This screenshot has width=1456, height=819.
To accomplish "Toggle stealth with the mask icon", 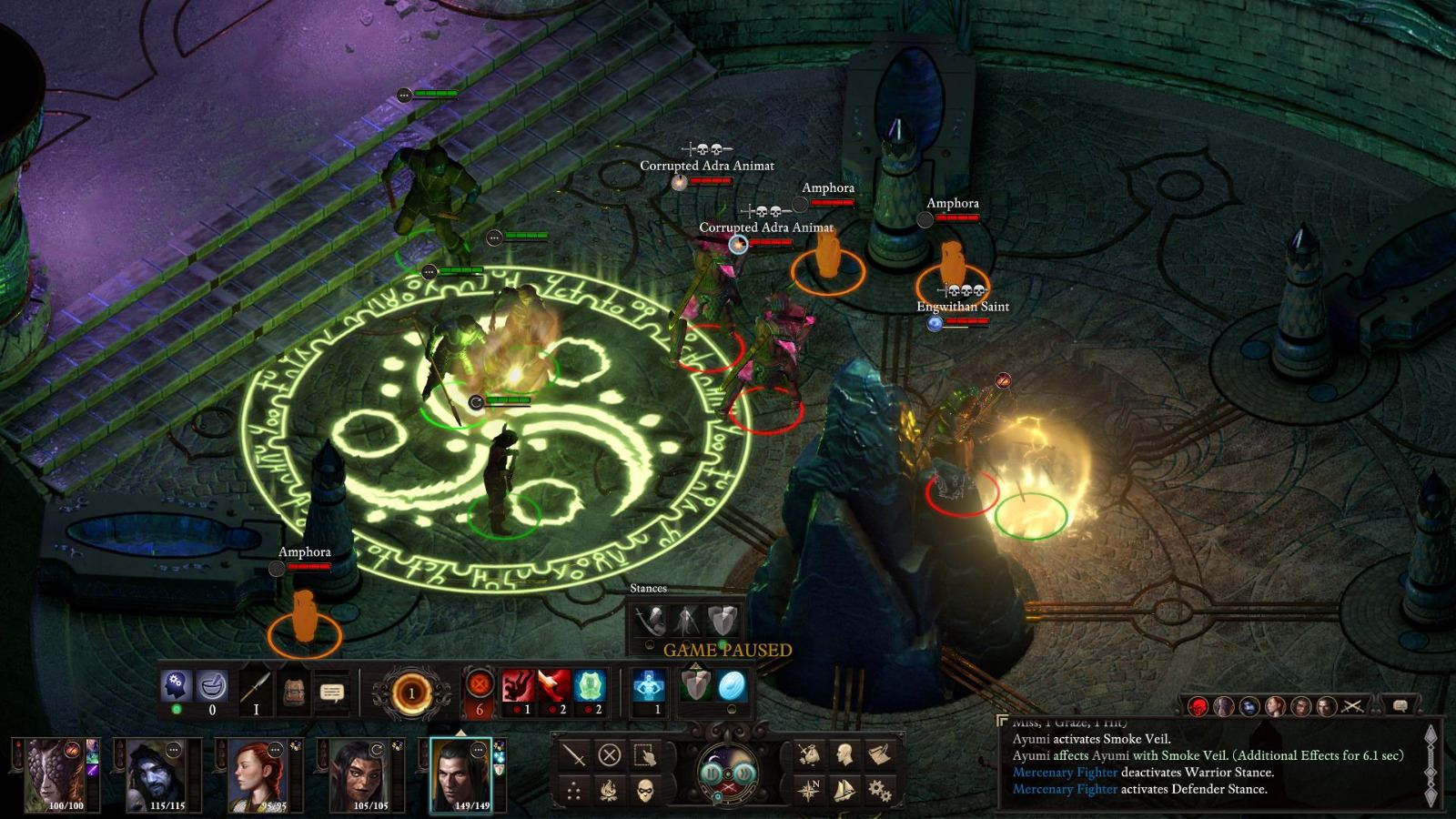I will (x=647, y=790).
